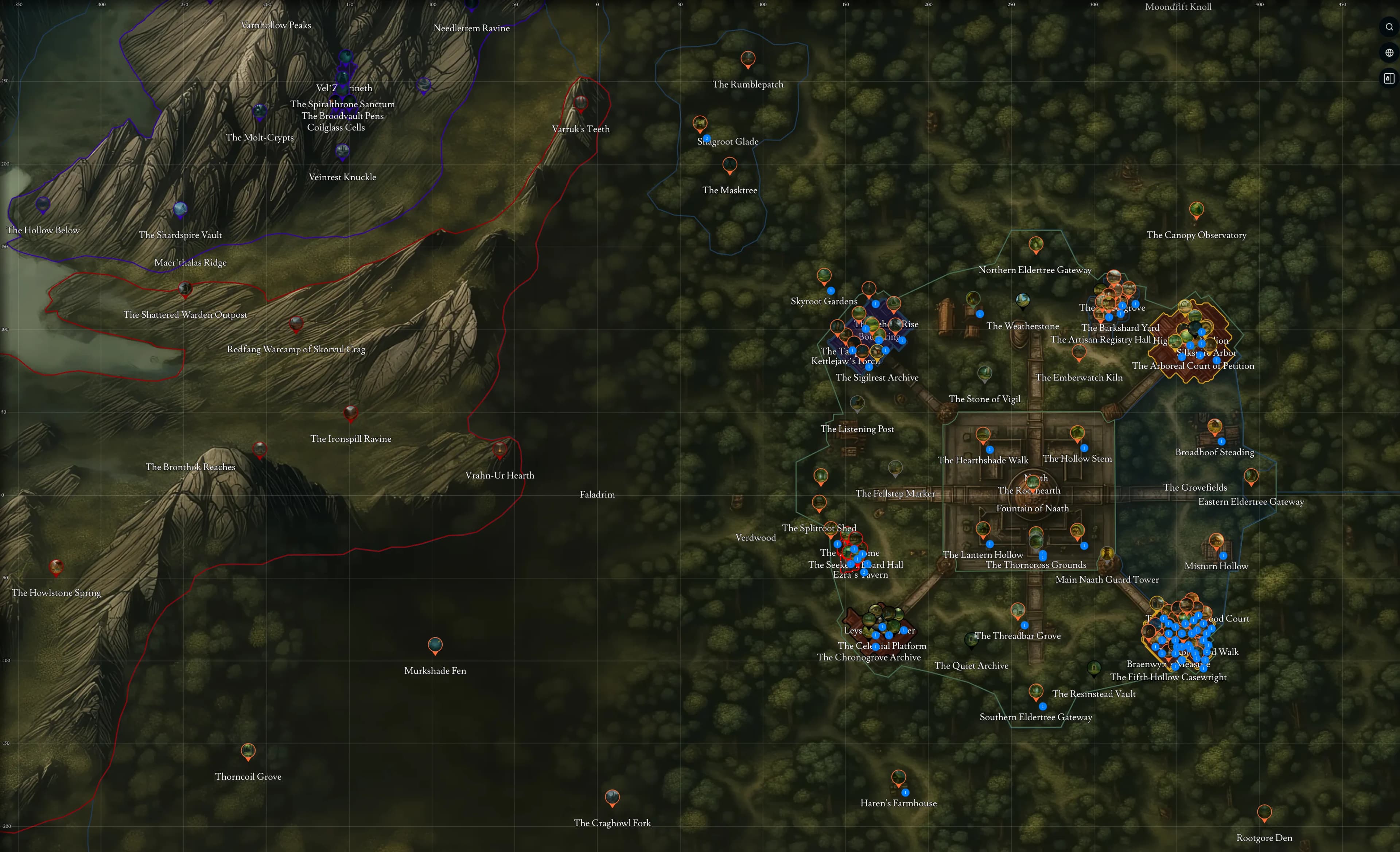Image resolution: width=1400 pixels, height=852 pixels.
Task: Click the Fountain of Naath label
Action: tap(1032, 508)
